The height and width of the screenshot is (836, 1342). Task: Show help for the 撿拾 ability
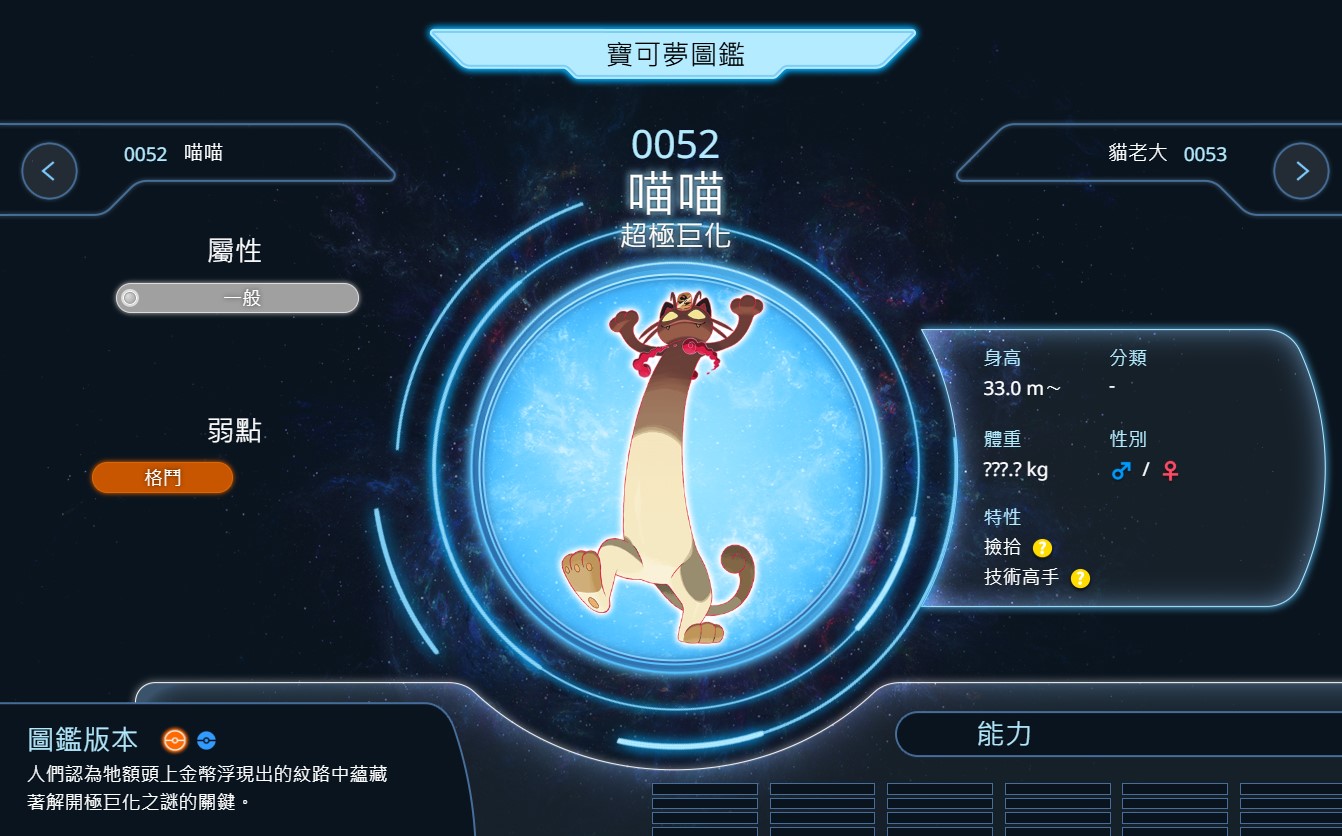1042,547
